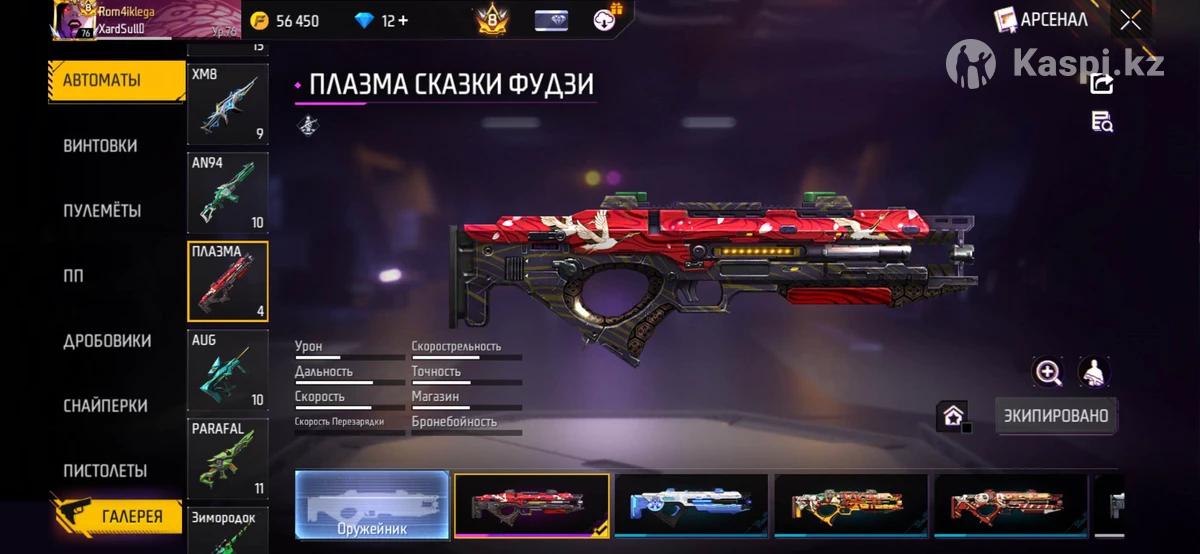Zoom in with the magnifier icon

(1048, 373)
